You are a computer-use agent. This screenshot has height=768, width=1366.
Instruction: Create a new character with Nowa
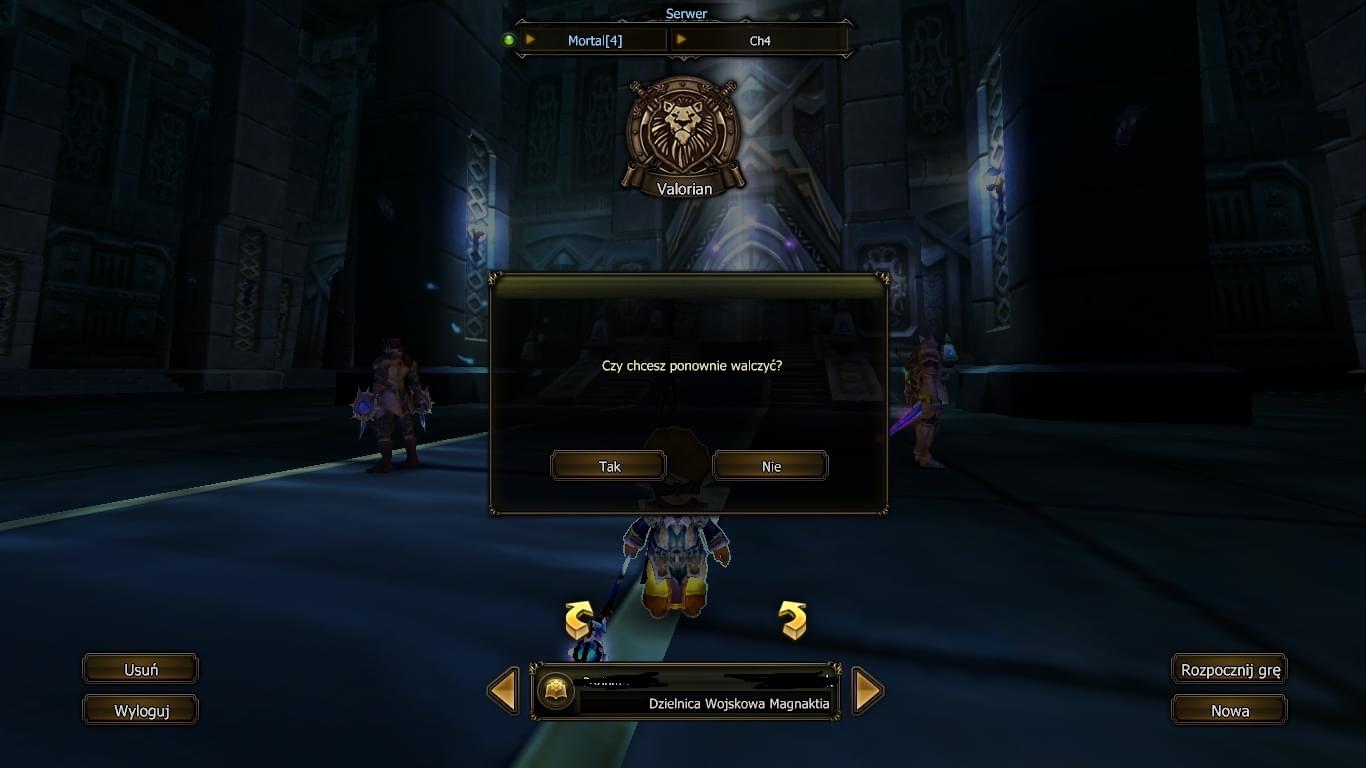click(1229, 710)
